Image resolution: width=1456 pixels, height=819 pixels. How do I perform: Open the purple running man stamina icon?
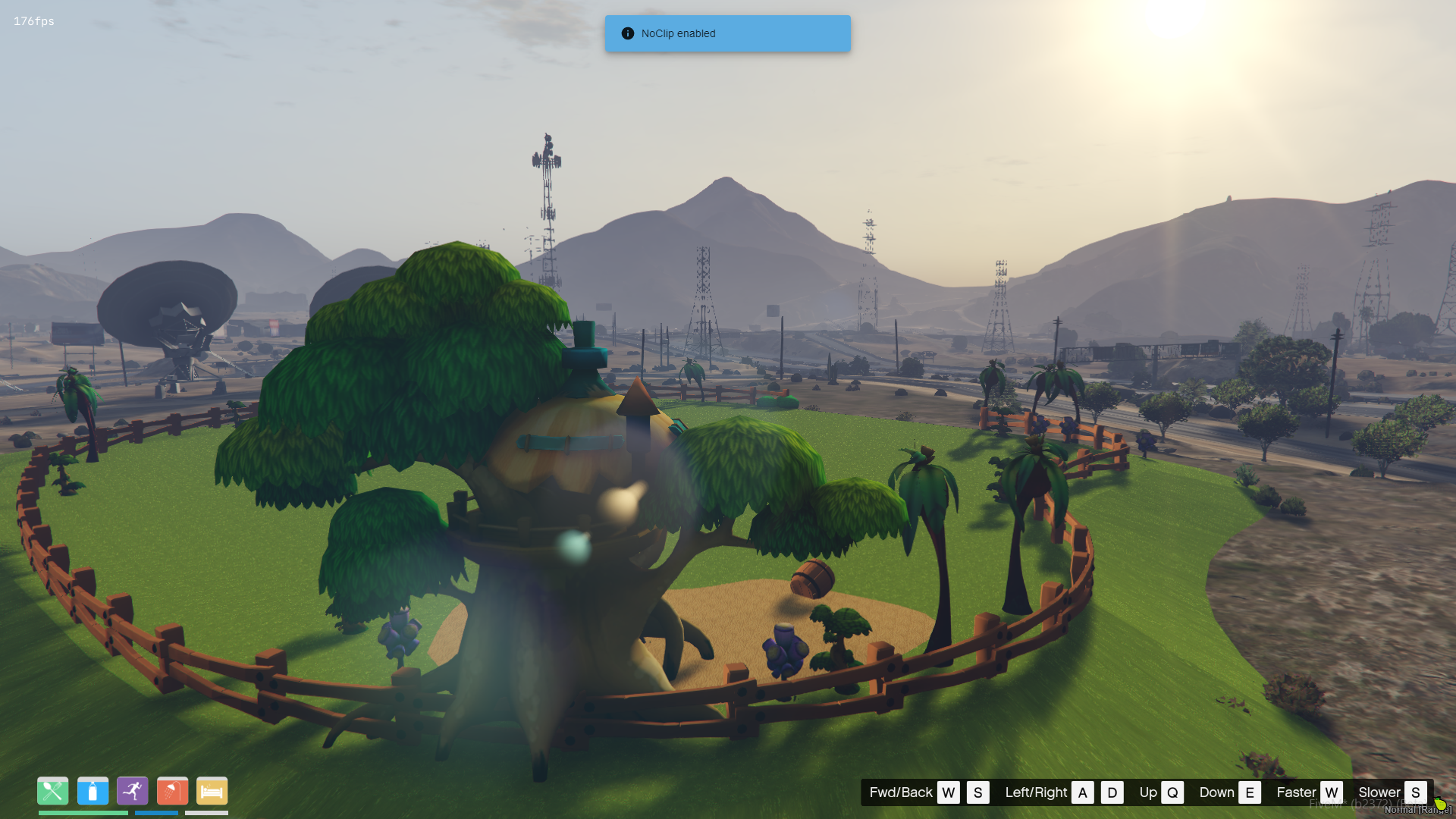click(133, 791)
